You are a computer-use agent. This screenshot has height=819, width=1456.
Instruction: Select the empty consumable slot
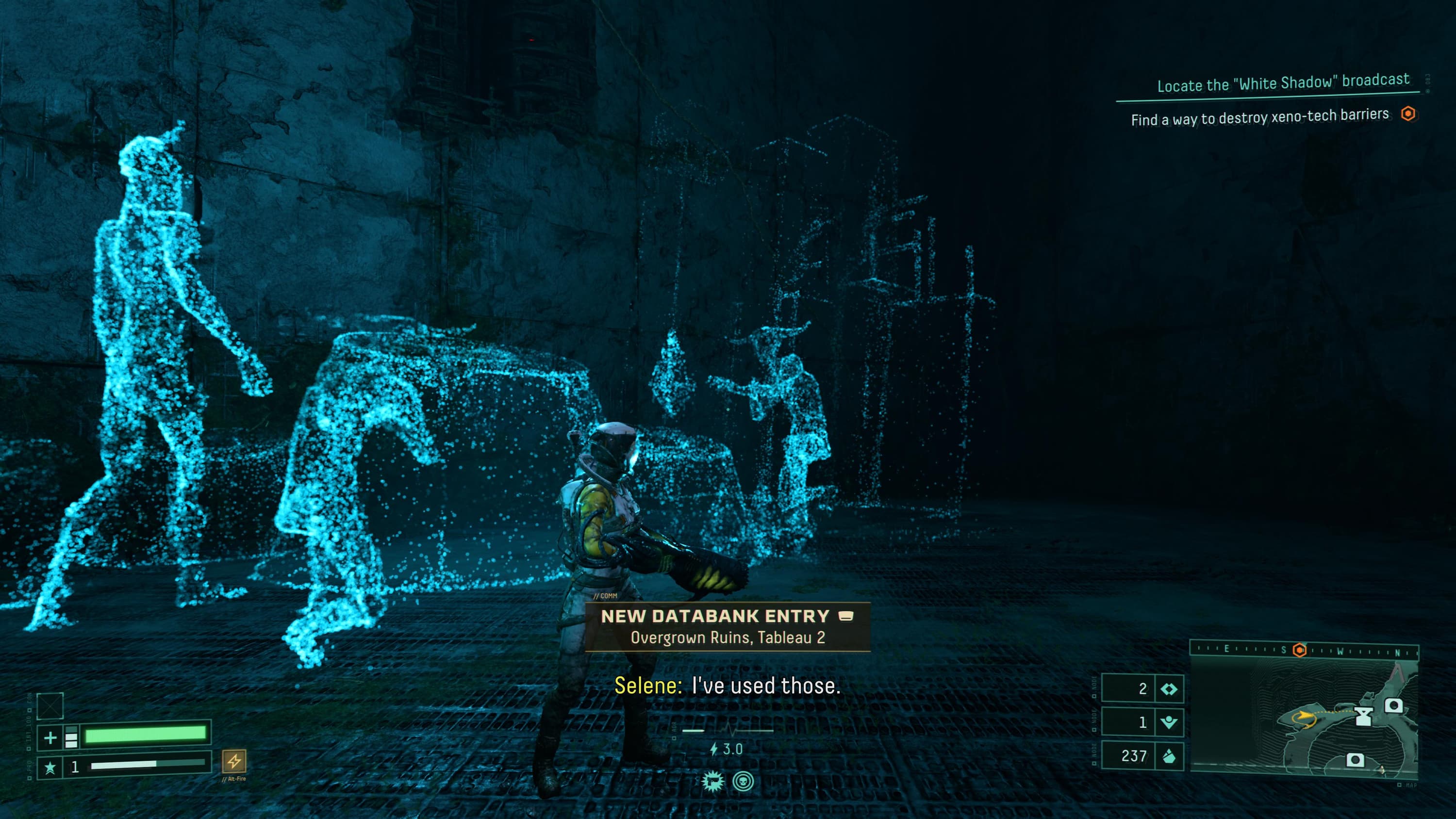click(x=50, y=705)
